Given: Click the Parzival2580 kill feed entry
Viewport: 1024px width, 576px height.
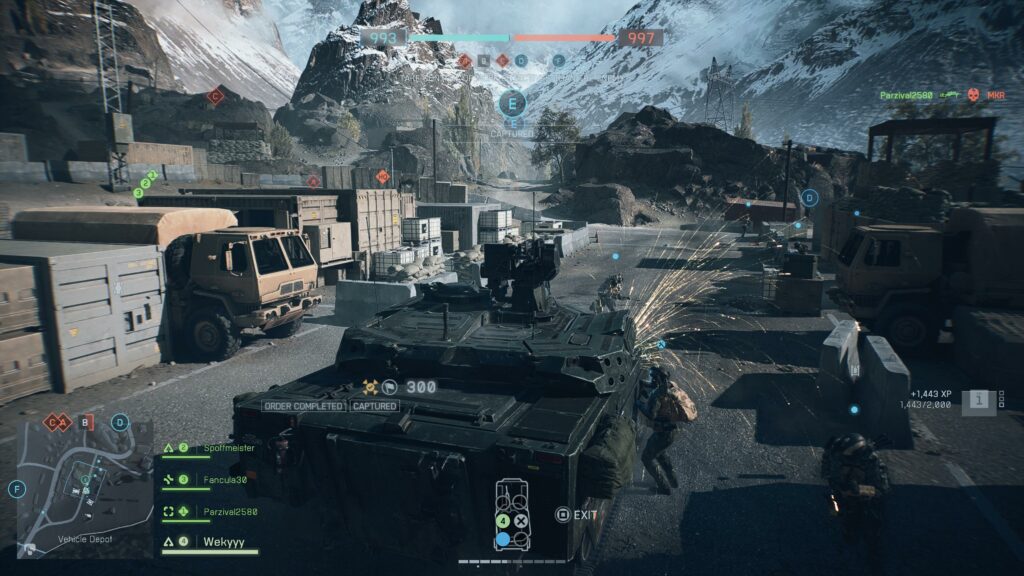Looking at the screenshot, I should [x=942, y=96].
